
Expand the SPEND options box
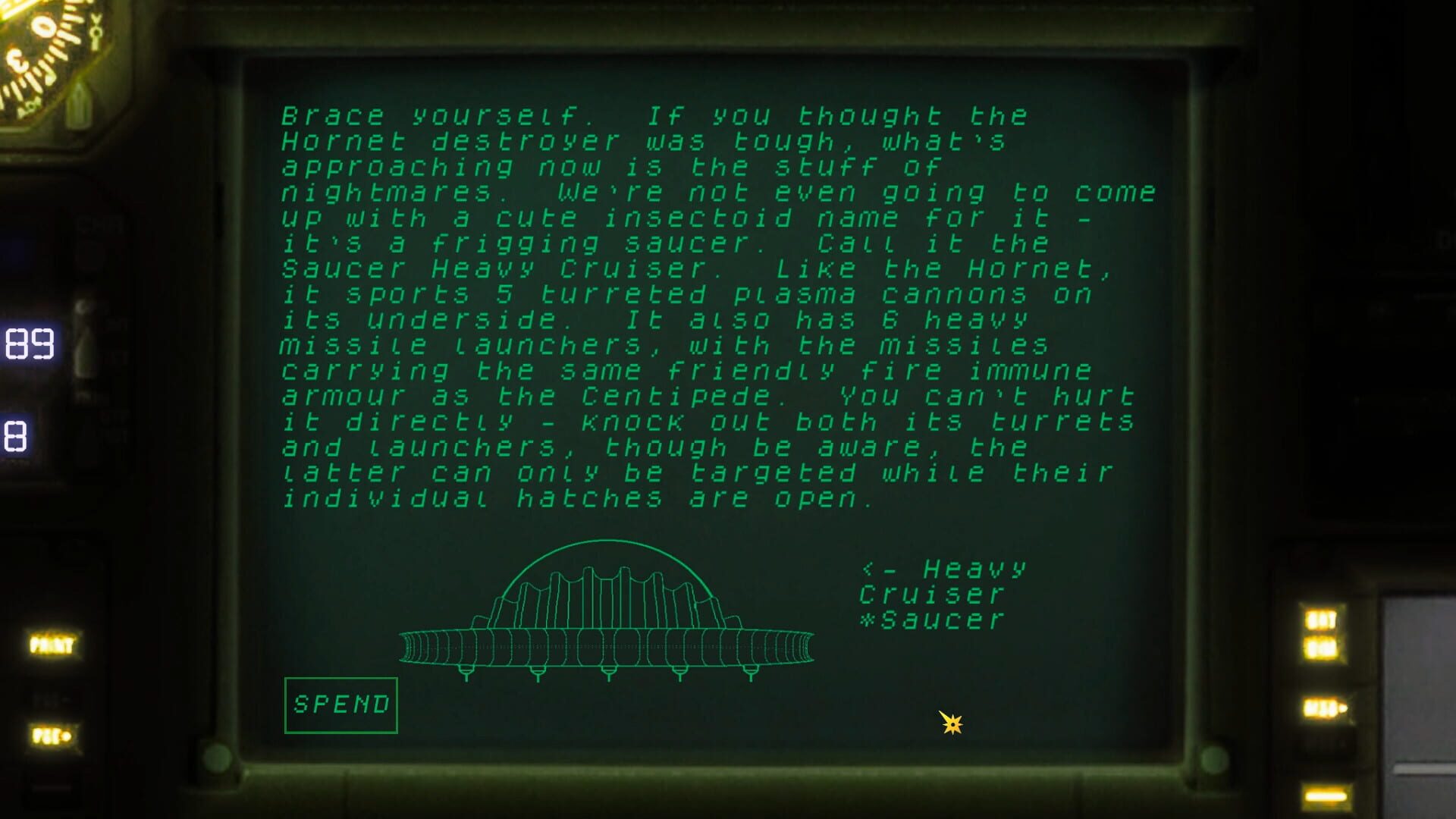click(x=341, y=705)
